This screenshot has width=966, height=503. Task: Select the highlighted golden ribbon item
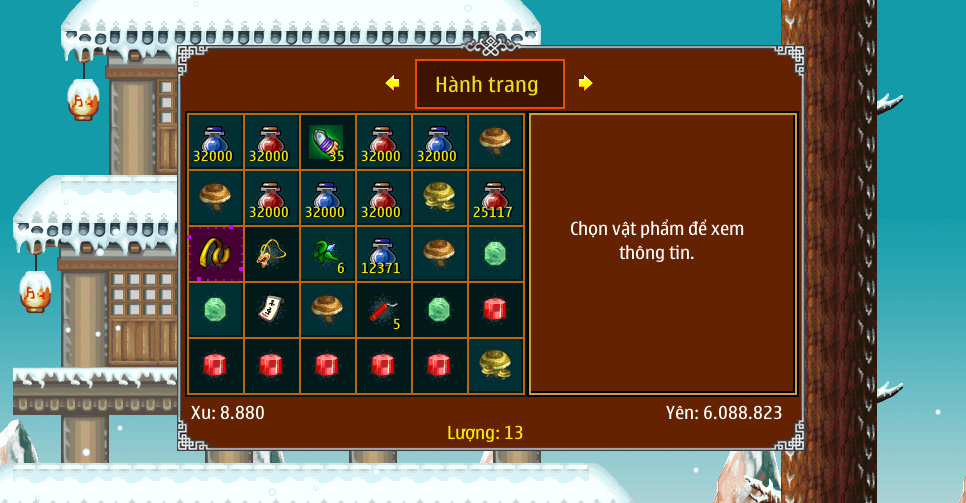click(x=216, y=254)
